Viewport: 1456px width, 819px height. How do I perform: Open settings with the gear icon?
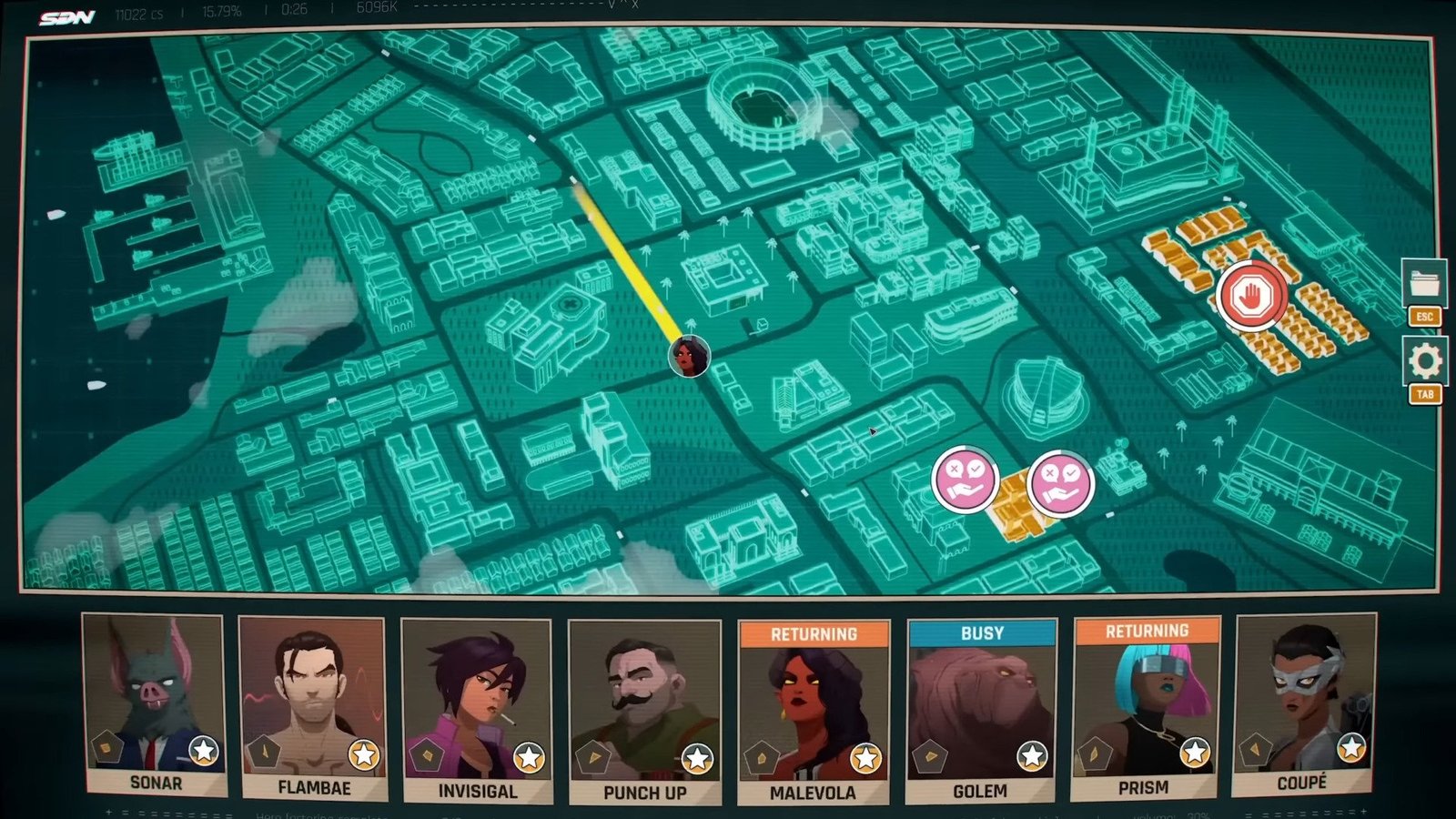[1424, 361]
